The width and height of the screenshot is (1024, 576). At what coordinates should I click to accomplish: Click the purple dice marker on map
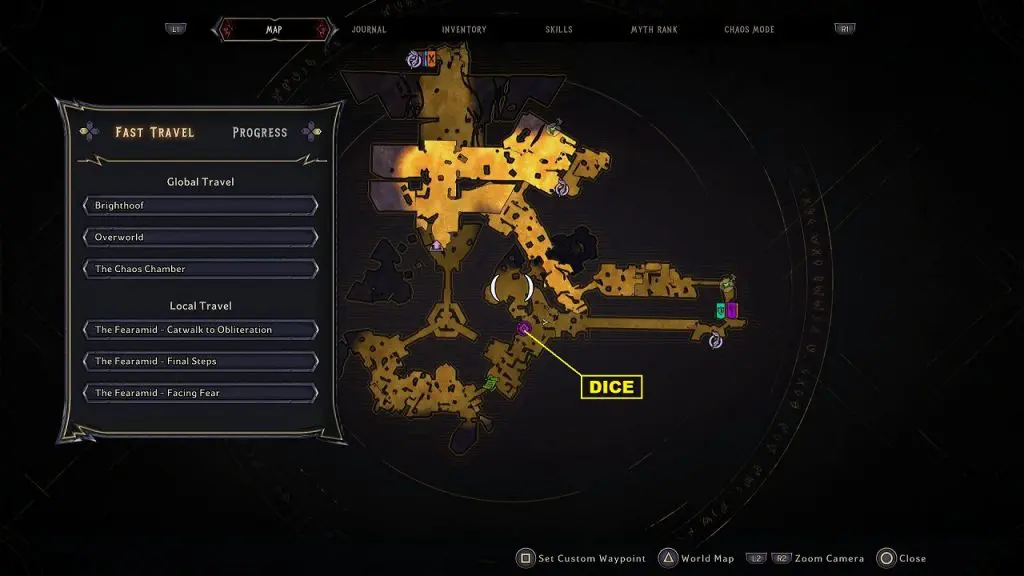point(523,328)
